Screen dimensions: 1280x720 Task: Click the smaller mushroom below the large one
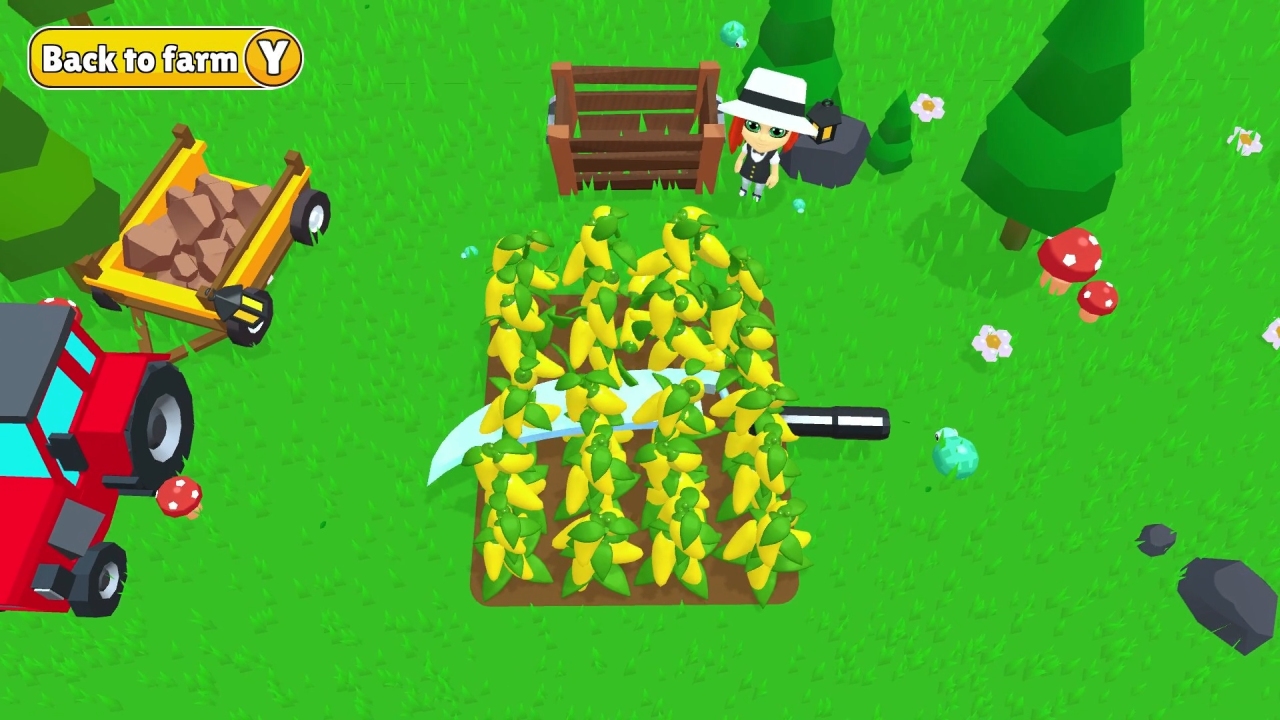[x=1100, y=298]
